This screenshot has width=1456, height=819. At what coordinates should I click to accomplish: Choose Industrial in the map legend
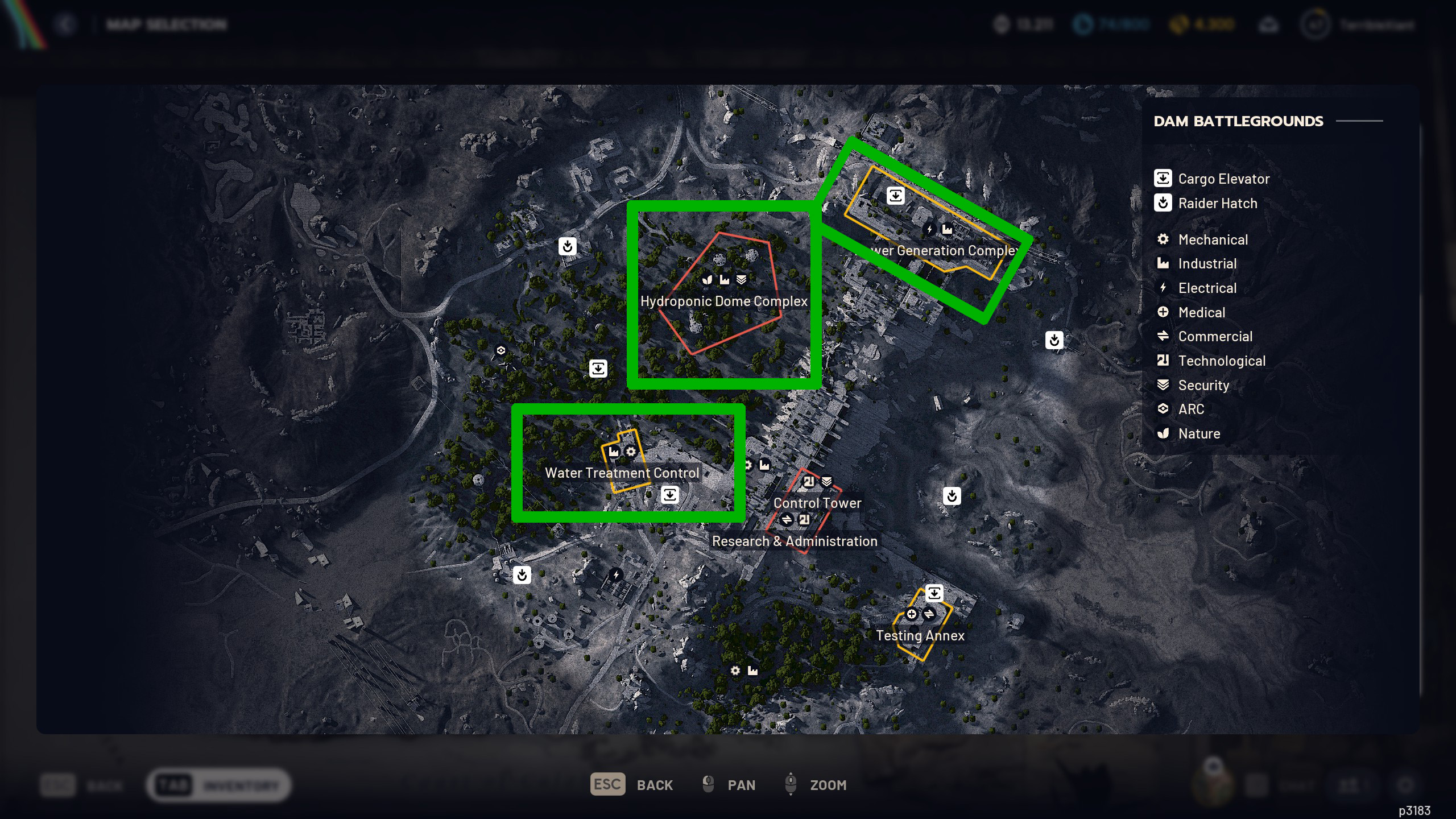[1207, 263]
